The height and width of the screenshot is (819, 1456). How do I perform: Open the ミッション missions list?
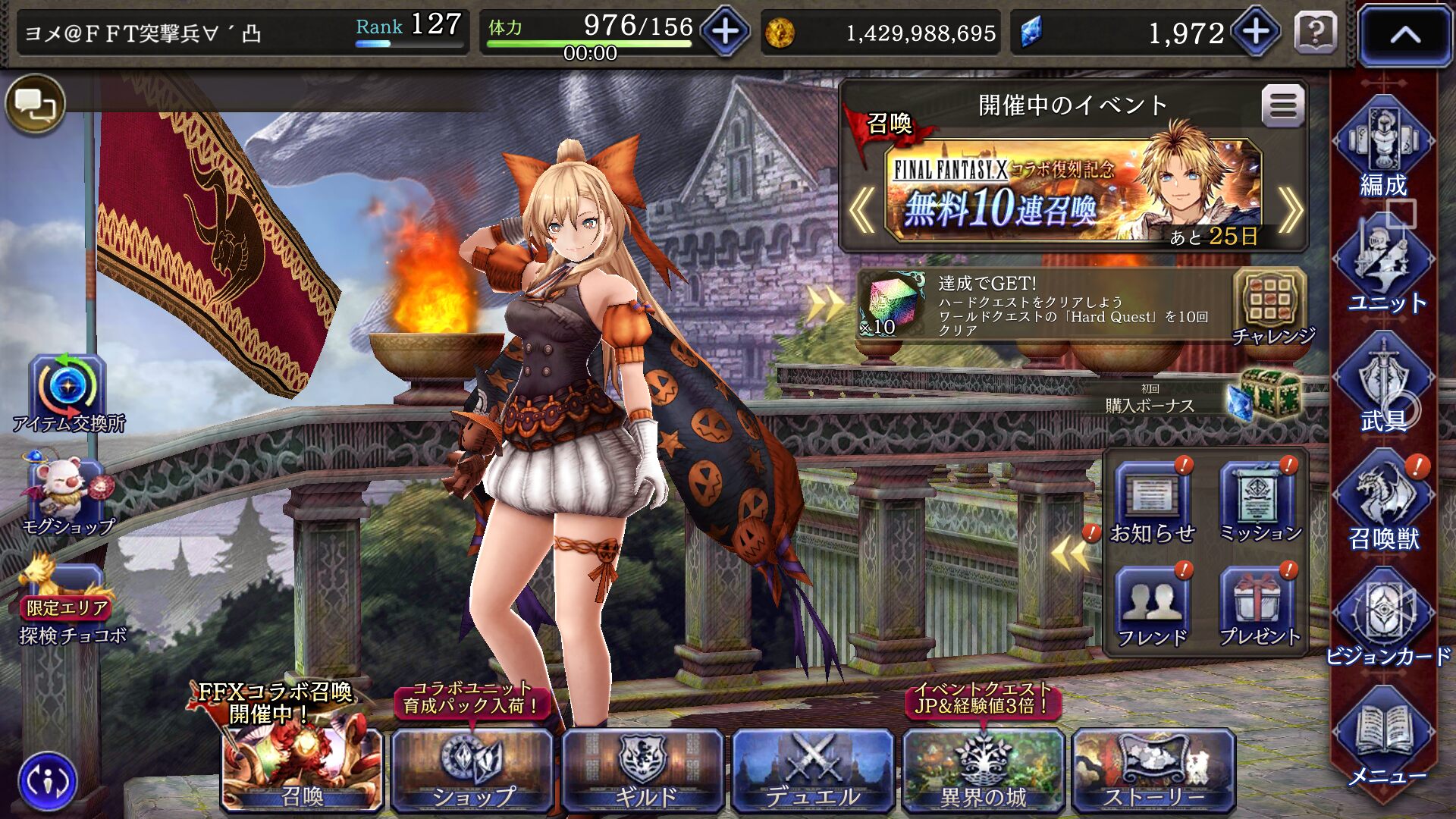click(x=1259, y=504)
